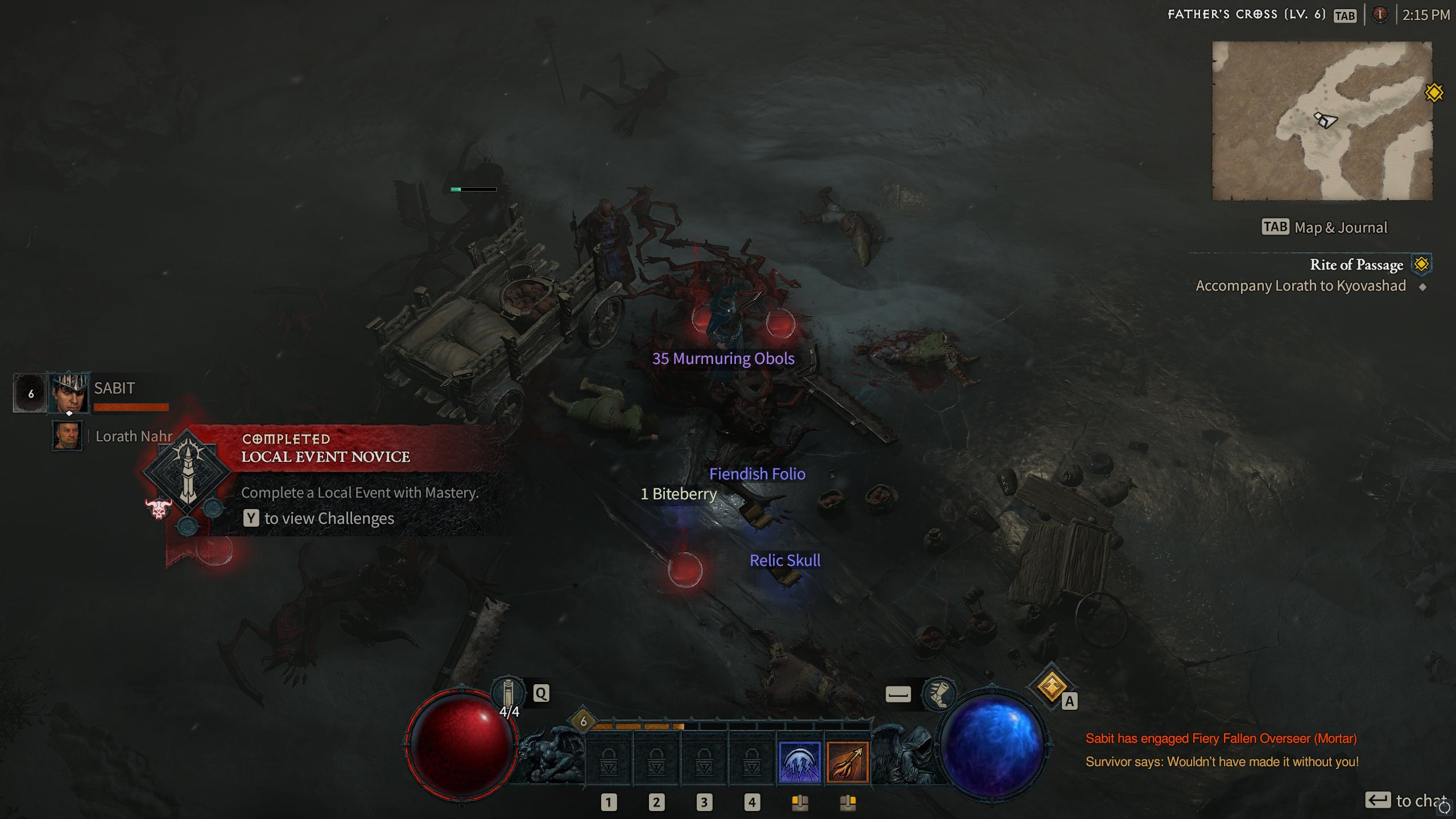The width and height of the screenshot is (1456, 819).
Task: Click the 35 Murmuring Obols drop label
Action: point(723,358)
